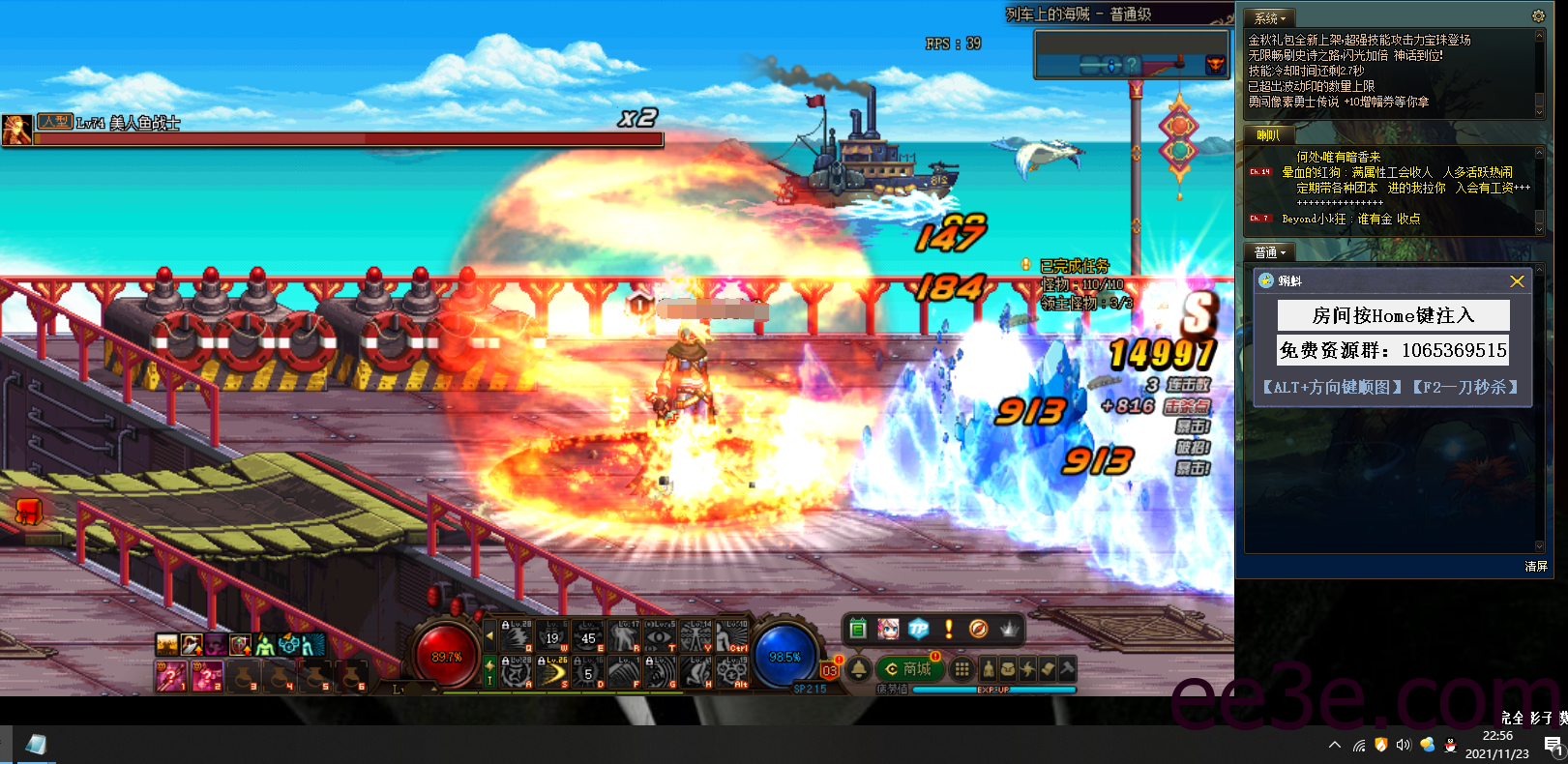Select quick slot 1 potion icon
The height and width of the screenshot is (764, 1568).
(171, 676)
